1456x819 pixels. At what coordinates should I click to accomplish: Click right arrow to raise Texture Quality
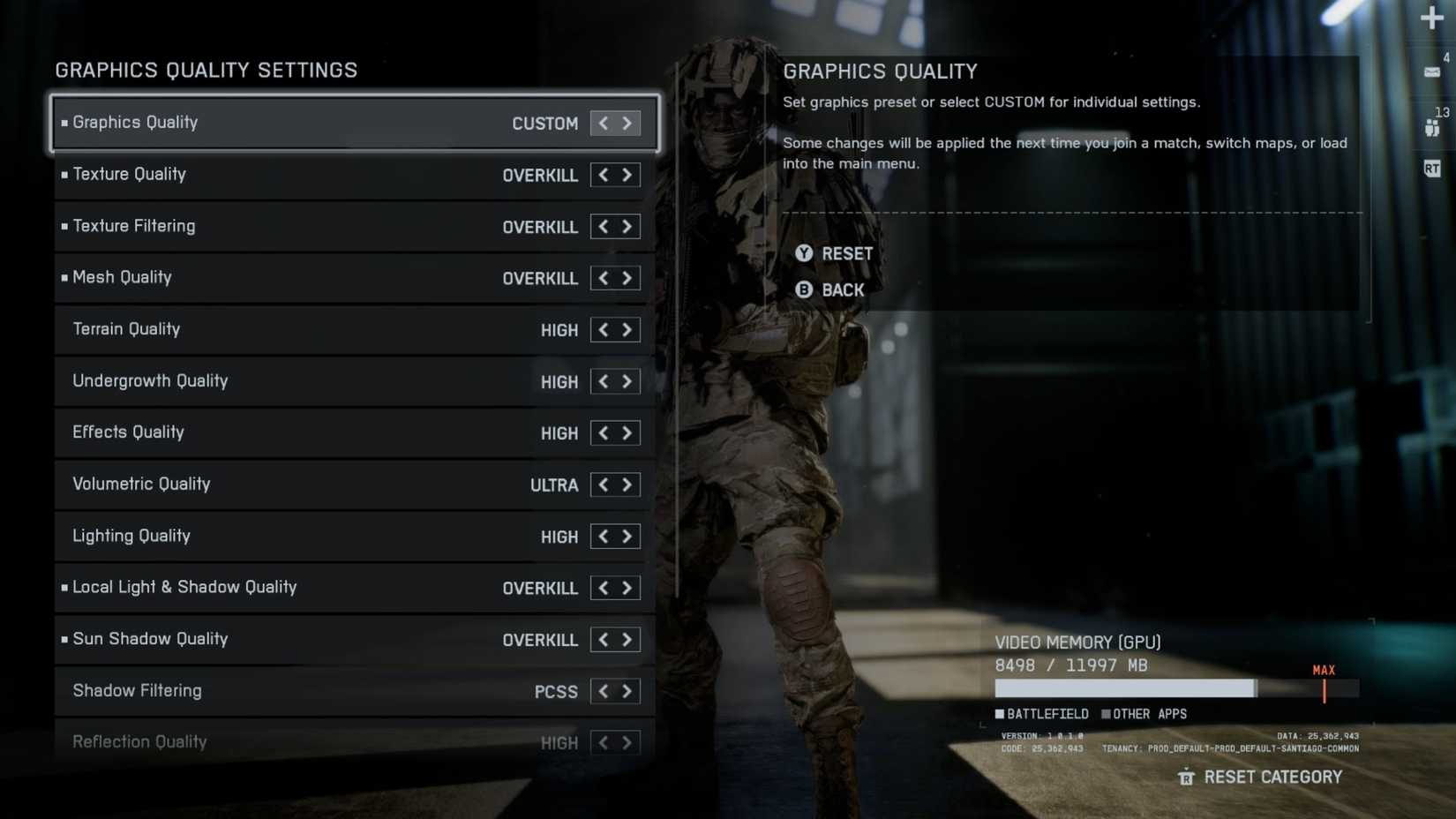(x=627, y=175)
